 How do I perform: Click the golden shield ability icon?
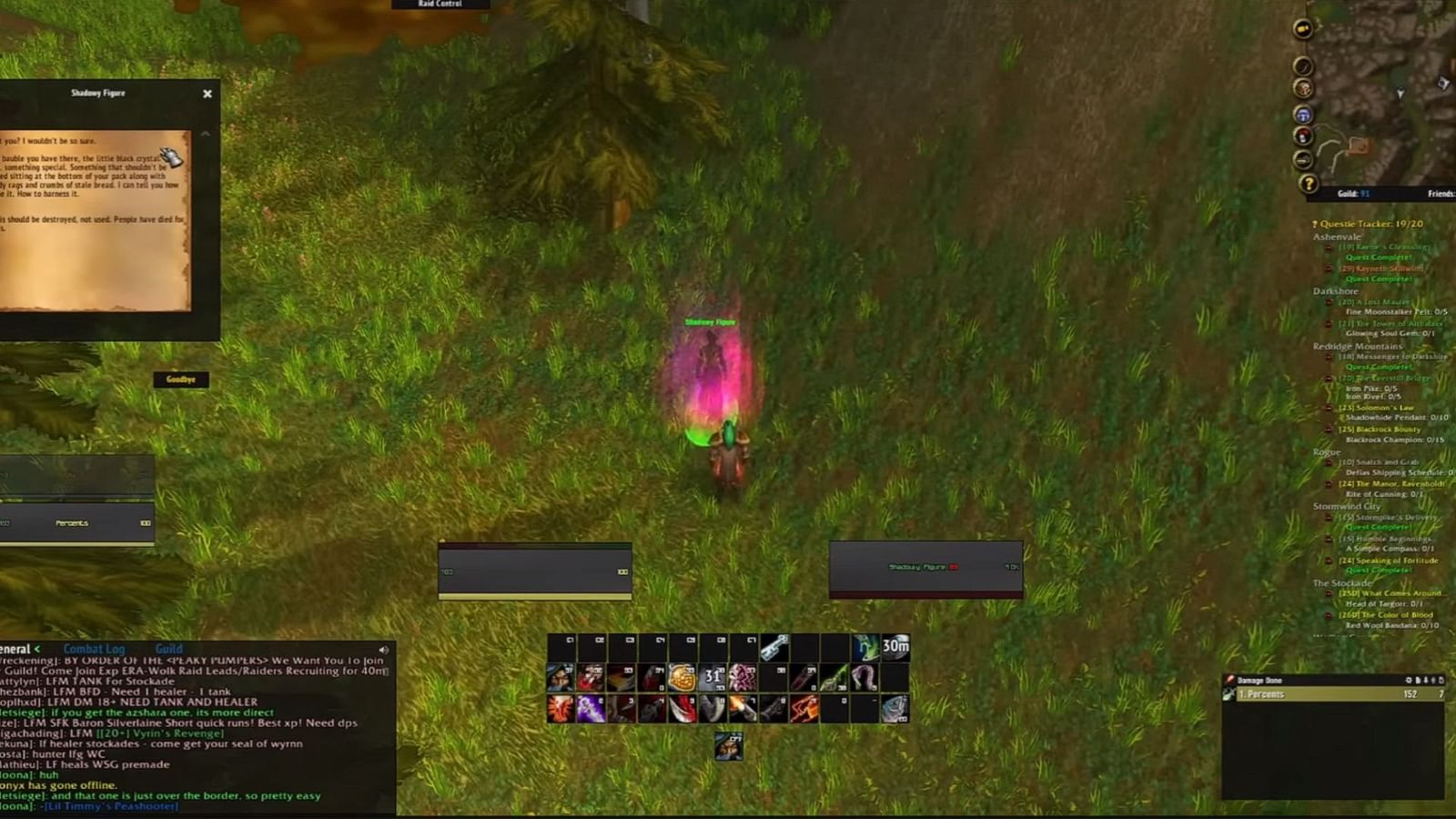click(x=682, y=677)
